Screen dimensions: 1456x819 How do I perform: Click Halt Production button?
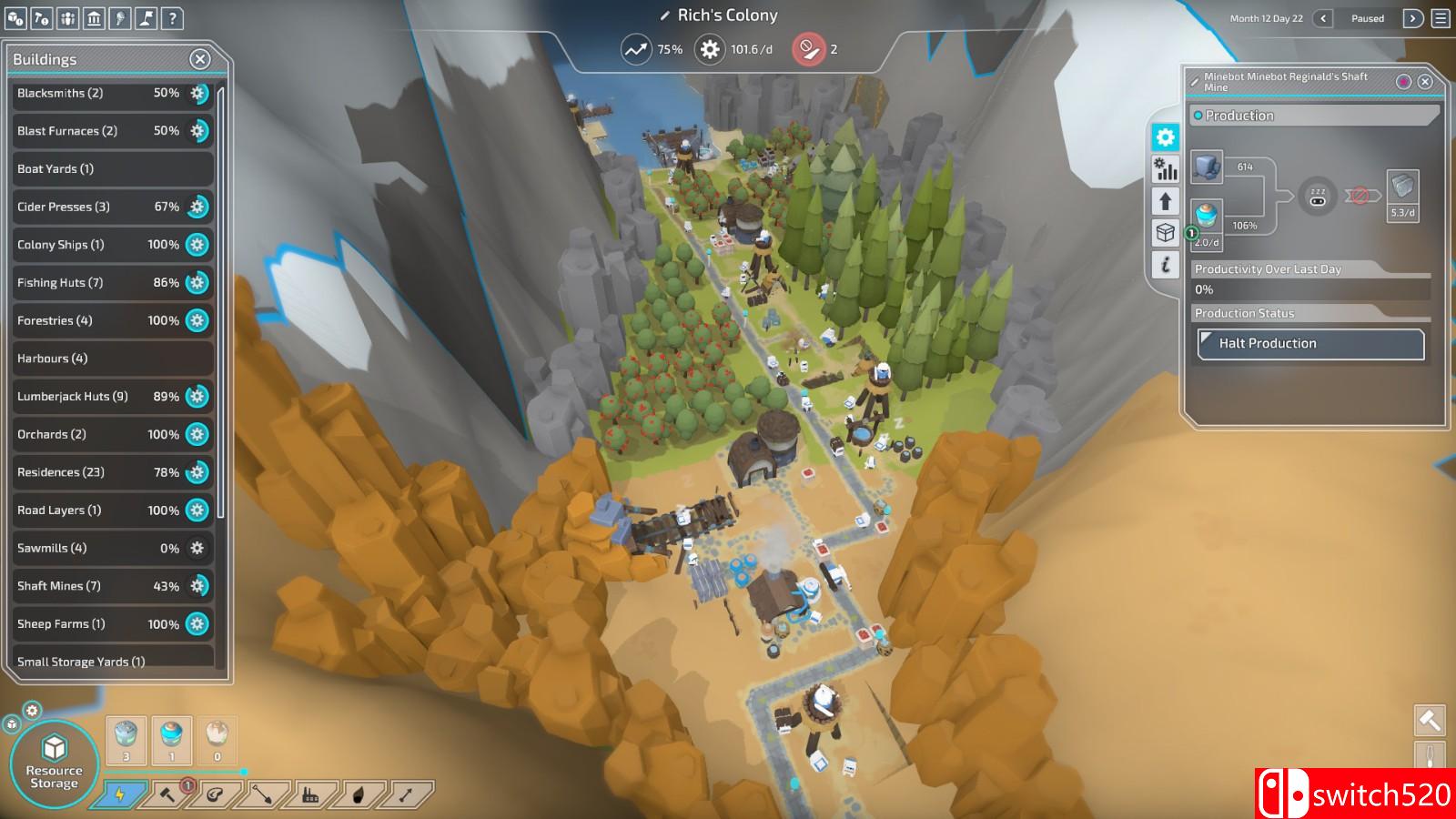point(1310,344)
